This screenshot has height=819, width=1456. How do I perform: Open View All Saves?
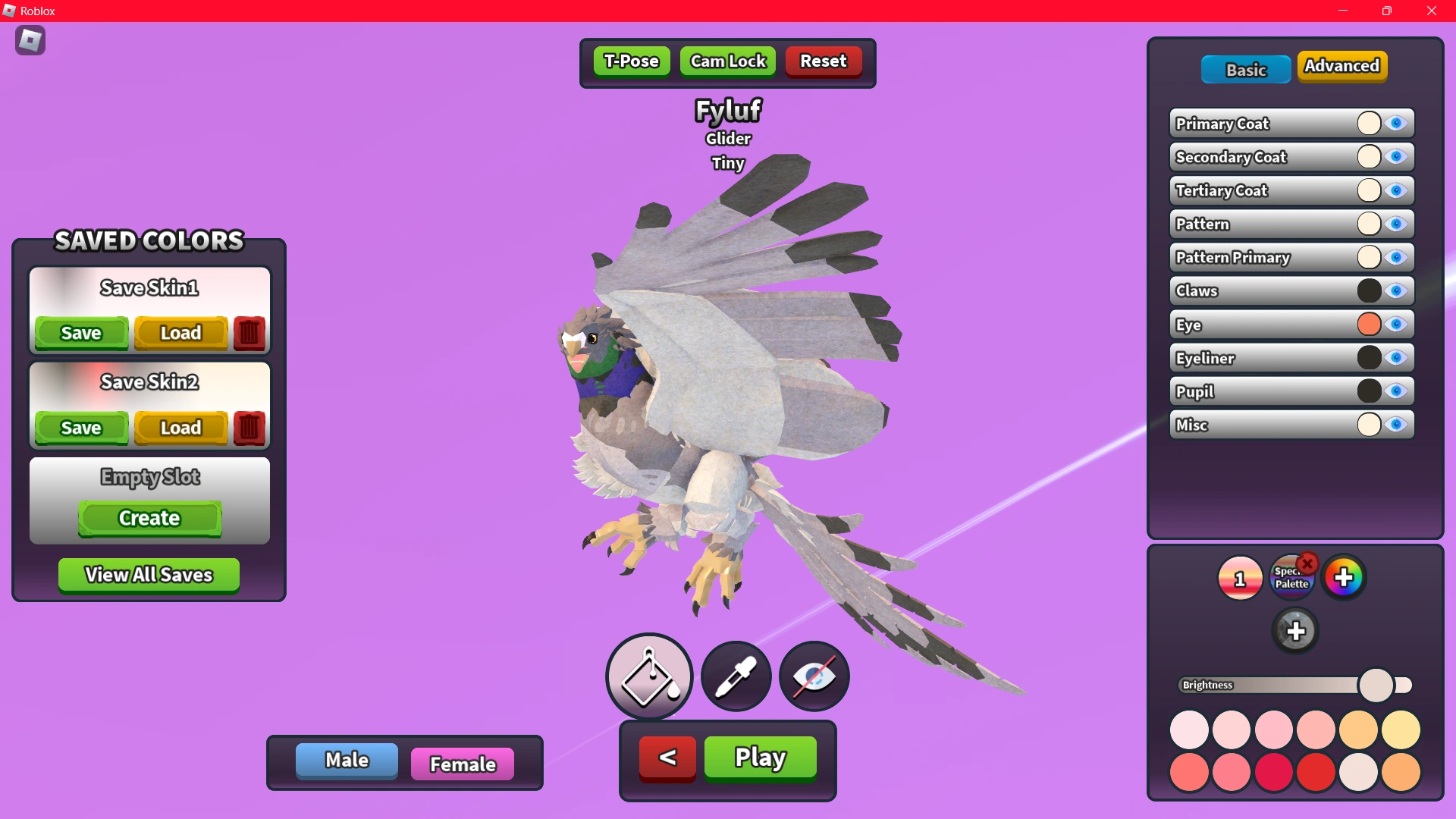pyautogui.click(x=148, y=575)
